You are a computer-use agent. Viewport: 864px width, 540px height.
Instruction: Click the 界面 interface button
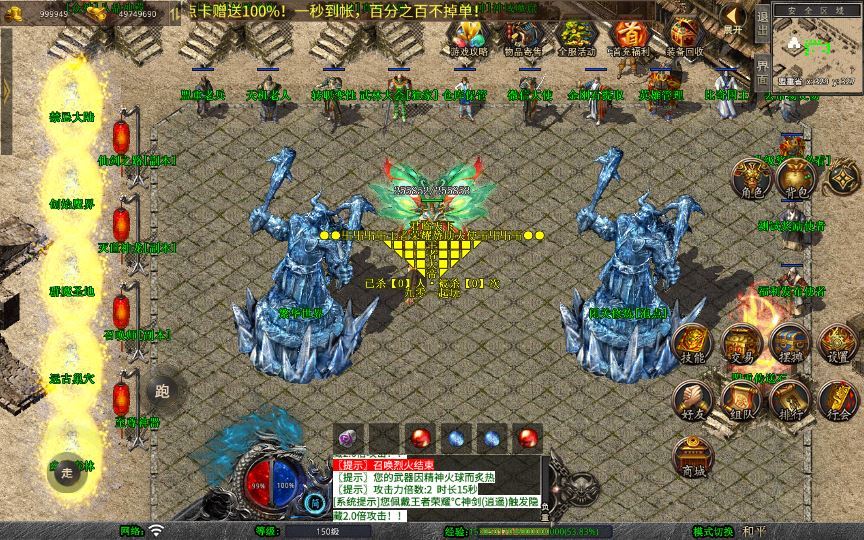pyautogui.click(x=762, y=72)
